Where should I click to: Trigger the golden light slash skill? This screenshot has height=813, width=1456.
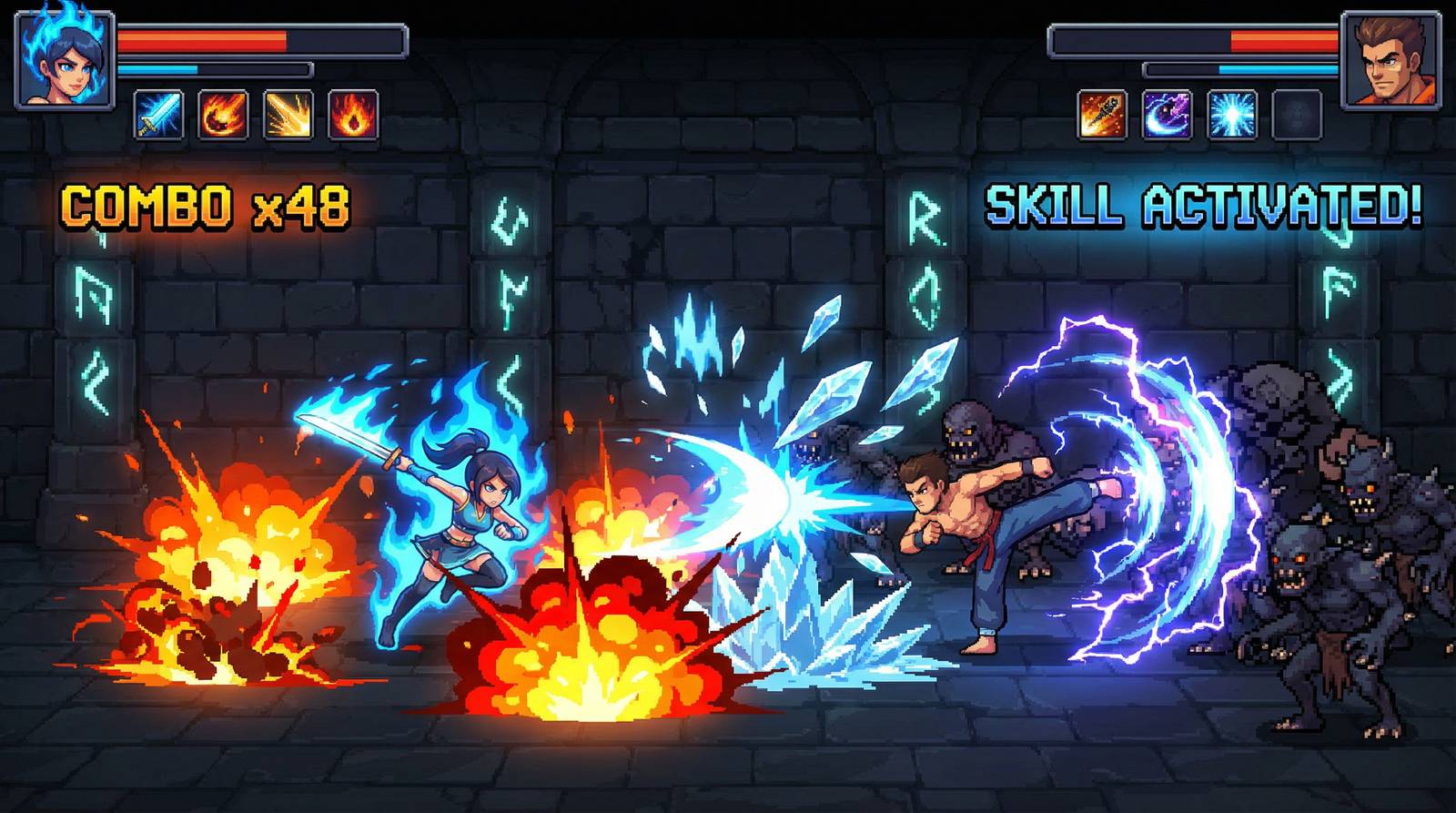pyautogui.click(x=288, y=115)
